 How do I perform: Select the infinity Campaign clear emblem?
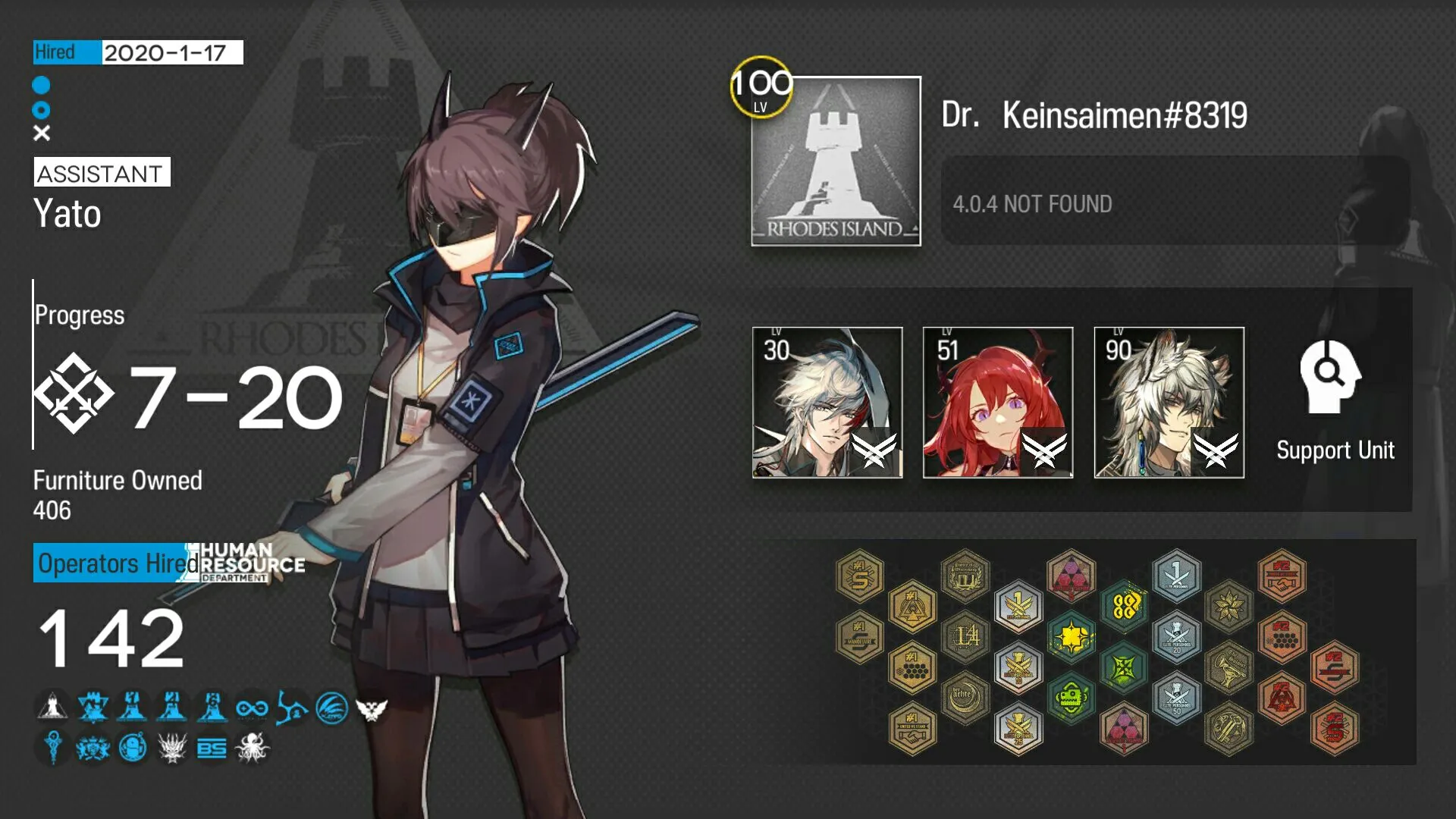[251, 709]
